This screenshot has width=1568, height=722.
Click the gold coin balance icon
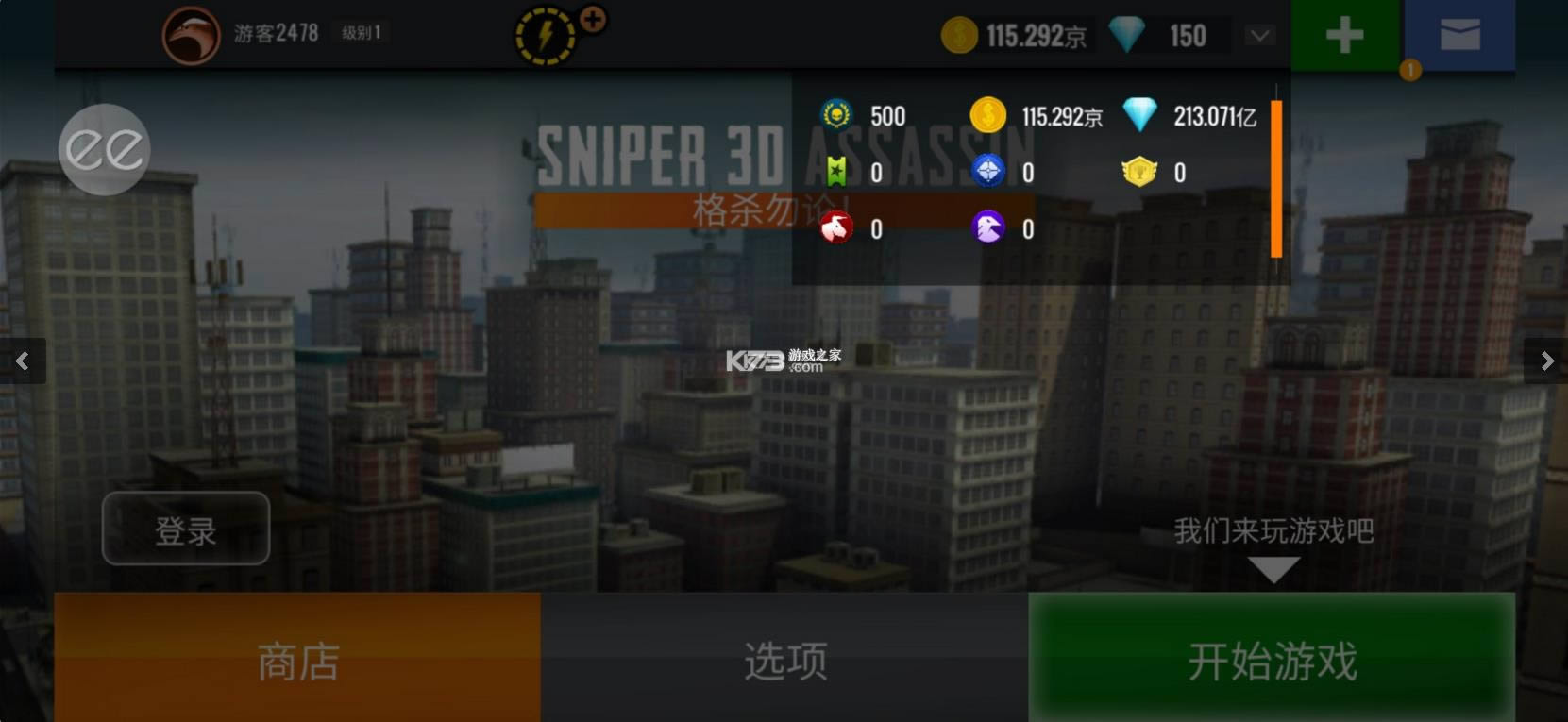(x=961, y=34)
